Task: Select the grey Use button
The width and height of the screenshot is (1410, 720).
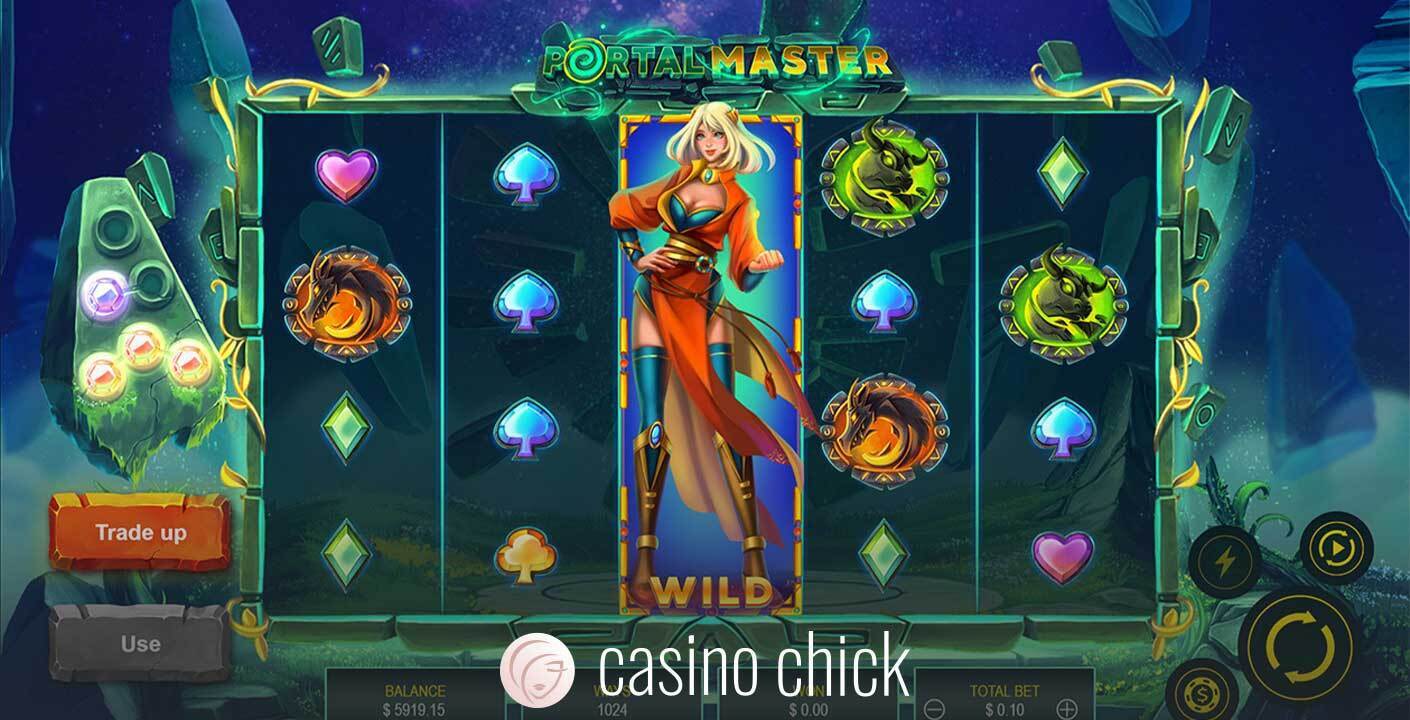Action: (140, 644)
